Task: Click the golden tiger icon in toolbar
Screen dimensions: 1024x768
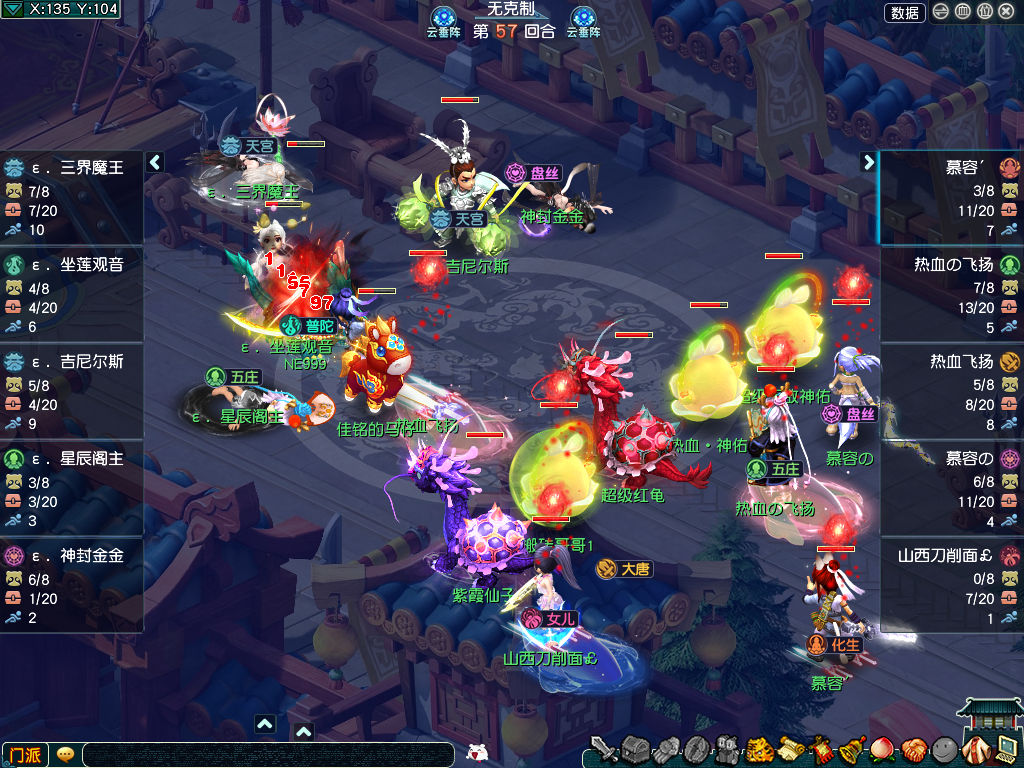Action: pyautogui.click(x=760, y=748)
